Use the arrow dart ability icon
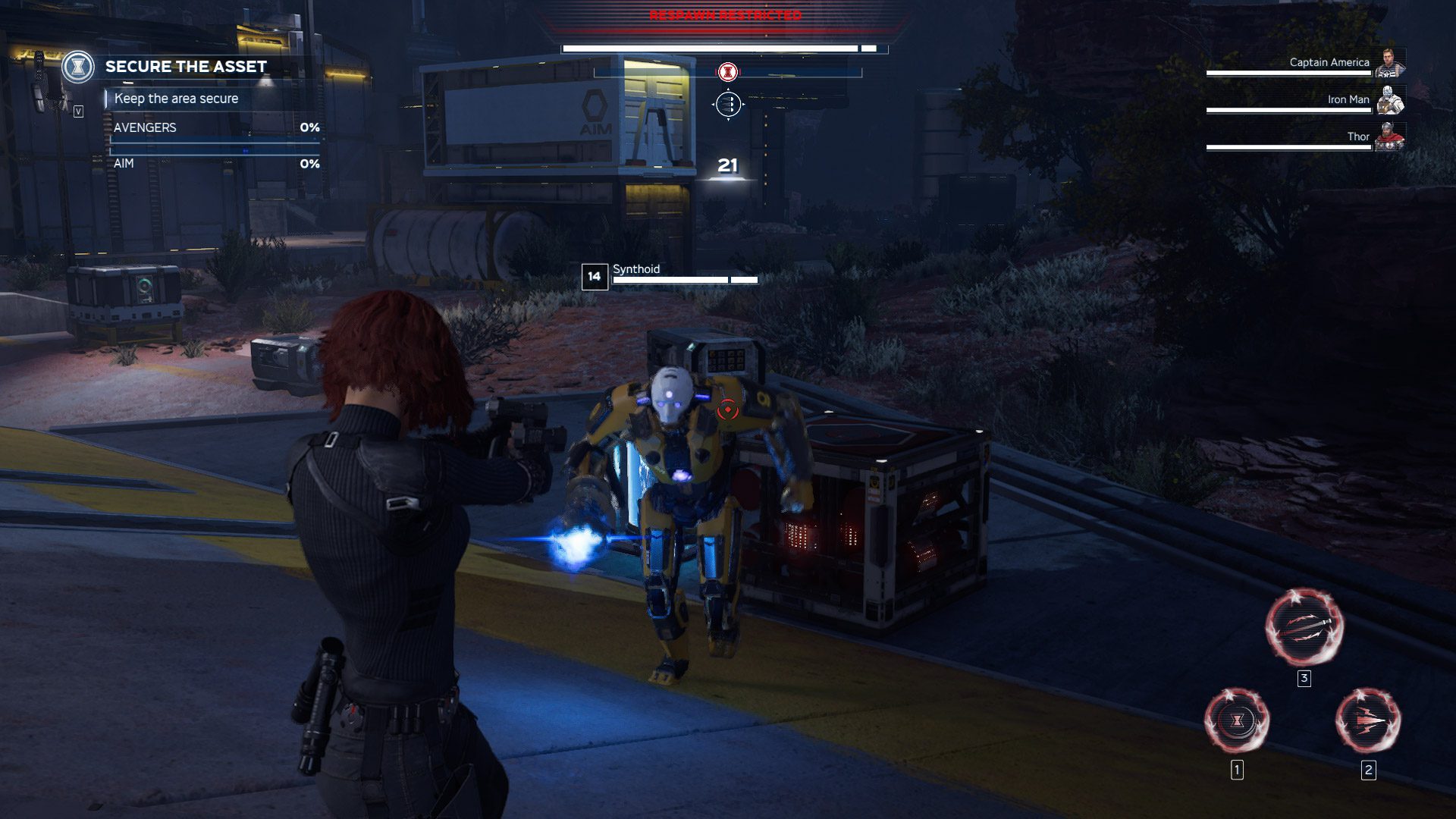The width and height of the screenshot is (1456, 819). (x=1367, y=720)
